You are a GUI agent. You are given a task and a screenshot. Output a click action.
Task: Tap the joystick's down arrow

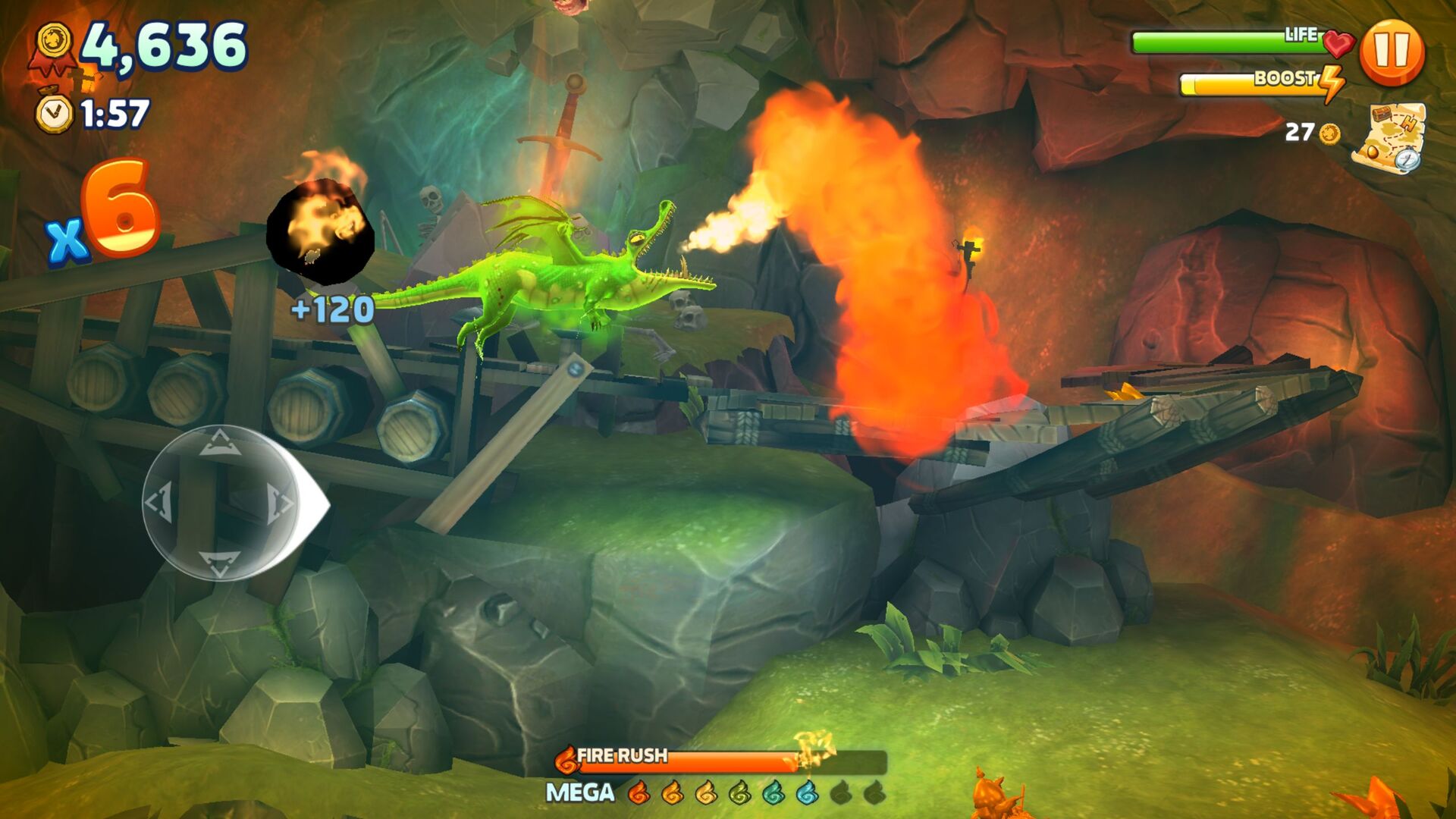(219, 563)
